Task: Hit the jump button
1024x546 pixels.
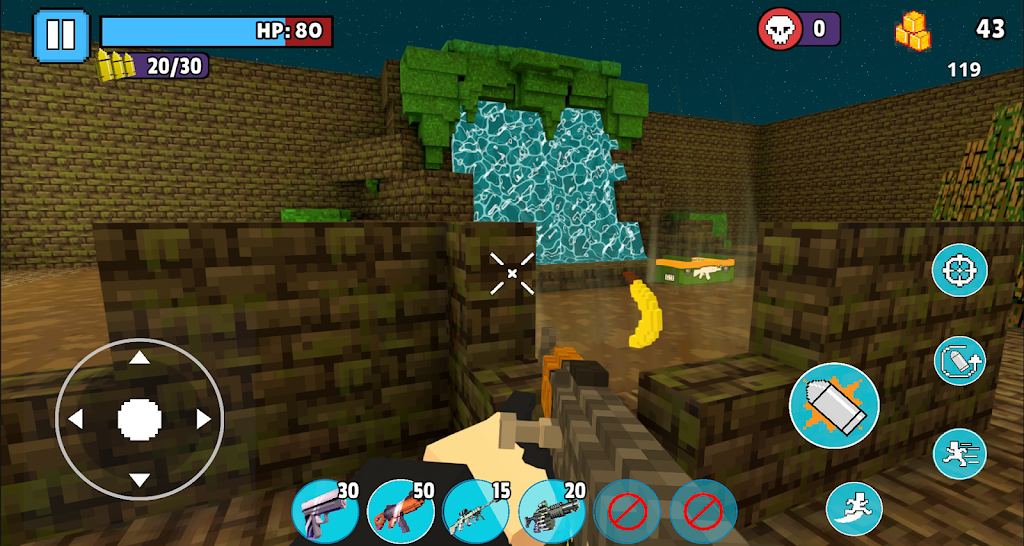Action: click(854, 508)
